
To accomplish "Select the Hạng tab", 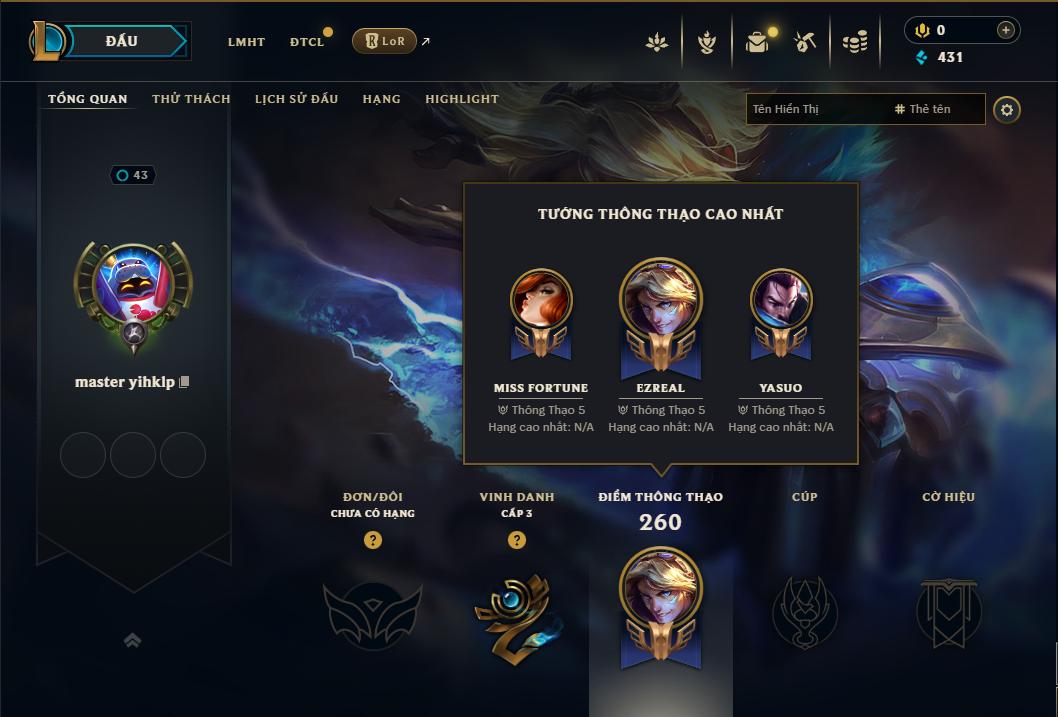I will click(381, 99).
